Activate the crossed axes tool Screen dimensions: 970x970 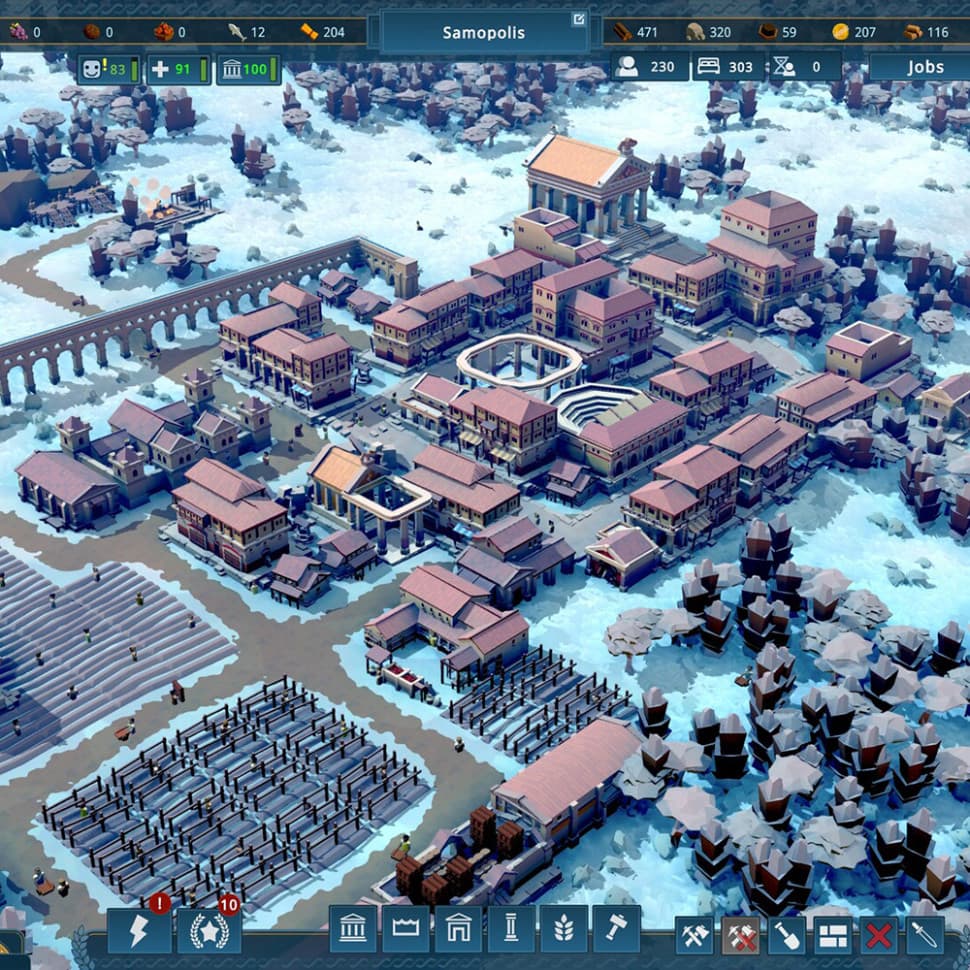coord(694,936)
